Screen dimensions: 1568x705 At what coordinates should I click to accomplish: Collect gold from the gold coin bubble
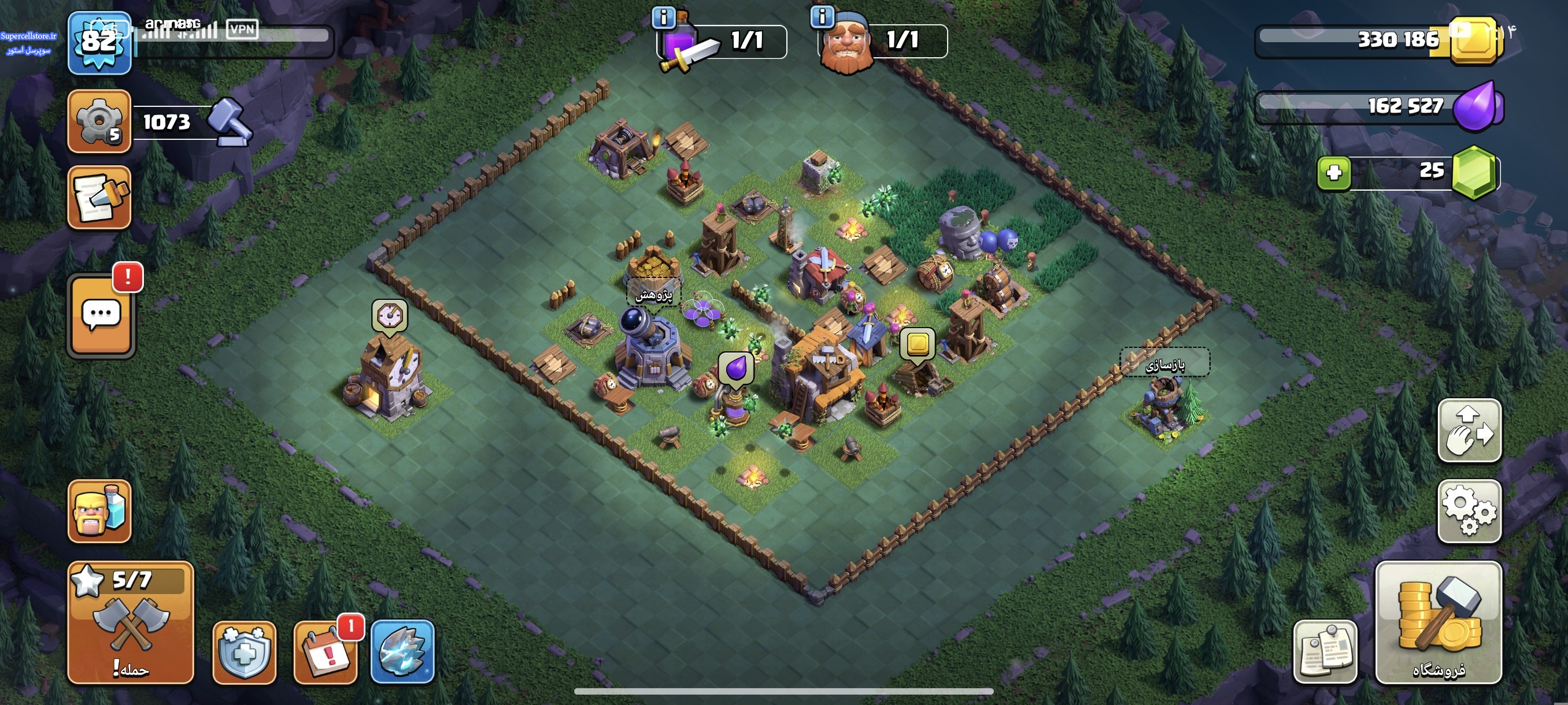[918, 345]
